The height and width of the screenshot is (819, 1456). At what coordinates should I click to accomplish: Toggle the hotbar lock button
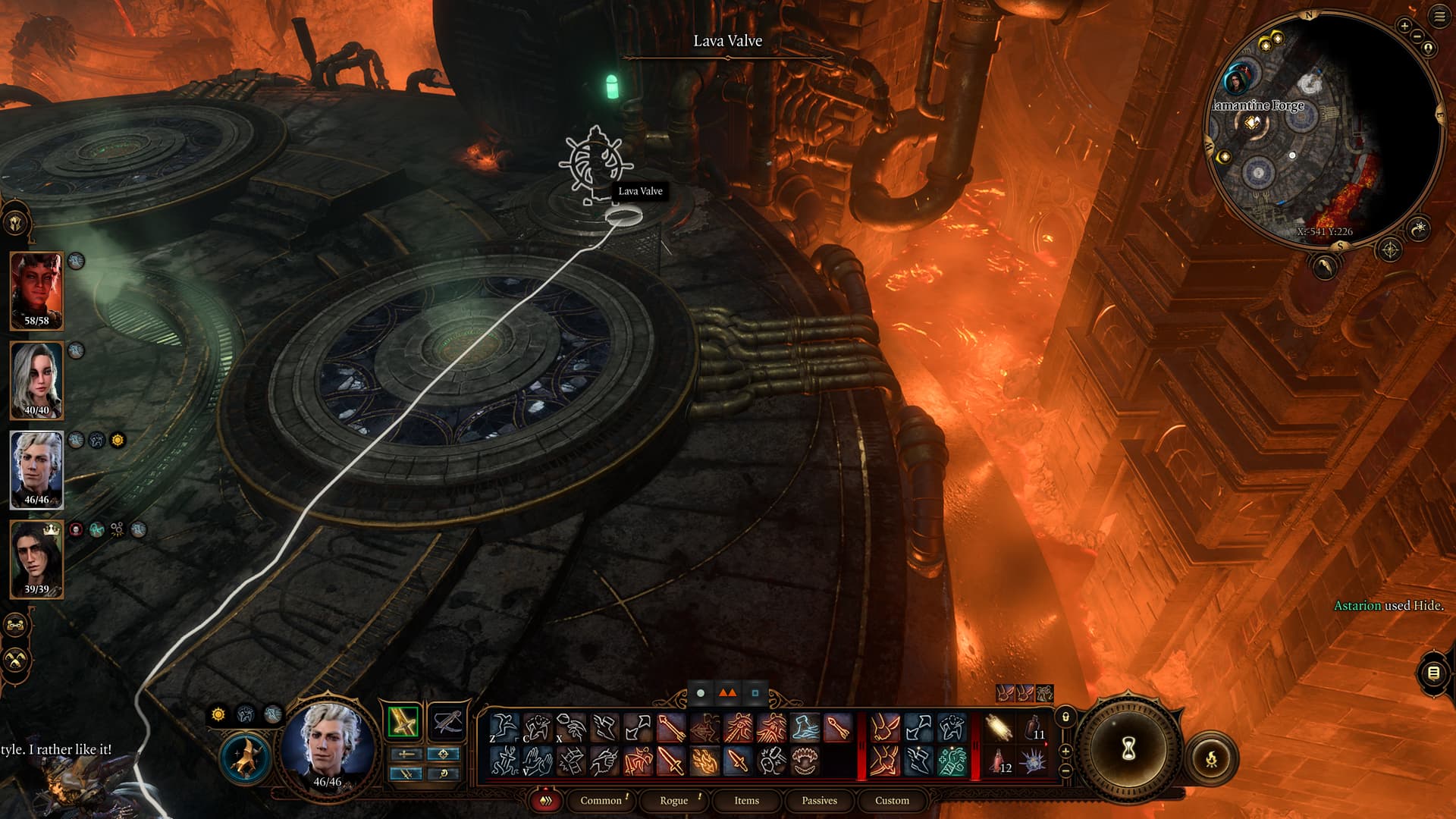[1065, 717]
